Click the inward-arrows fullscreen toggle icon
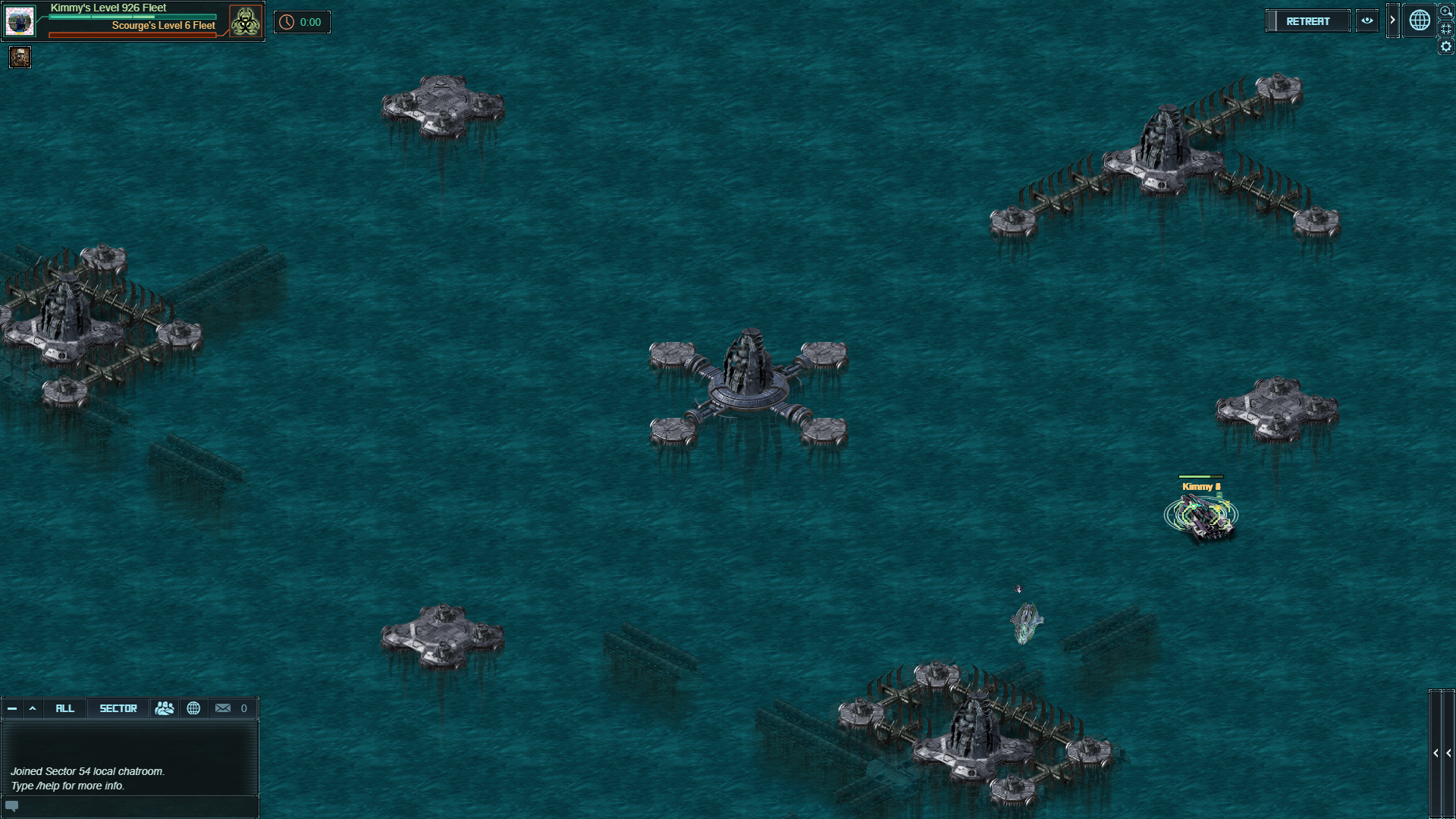Image resolution: width=1456 pixels, height=819 pixels. pyautogui.click(x=1446, y=29)
